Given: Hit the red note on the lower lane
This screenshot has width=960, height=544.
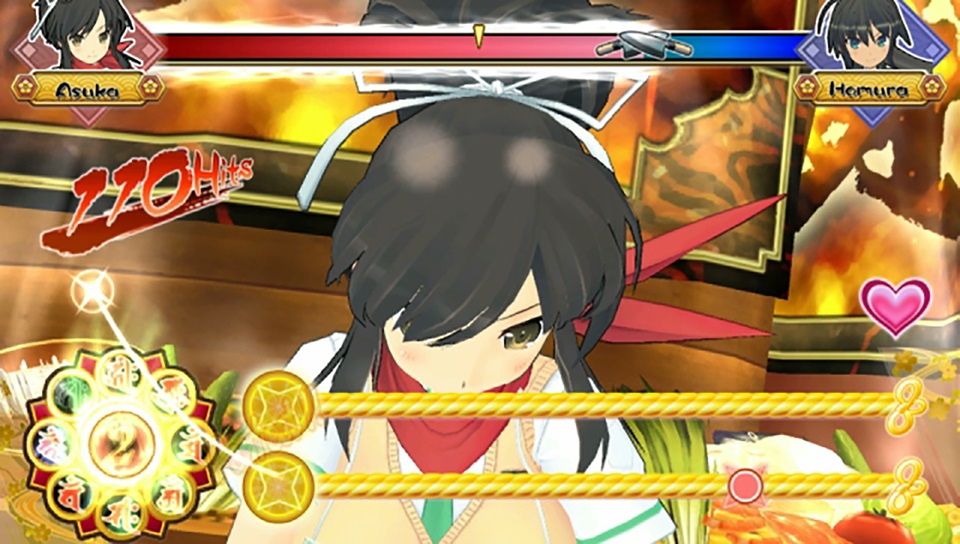Looking at the screenshot, I should (743, 486).
